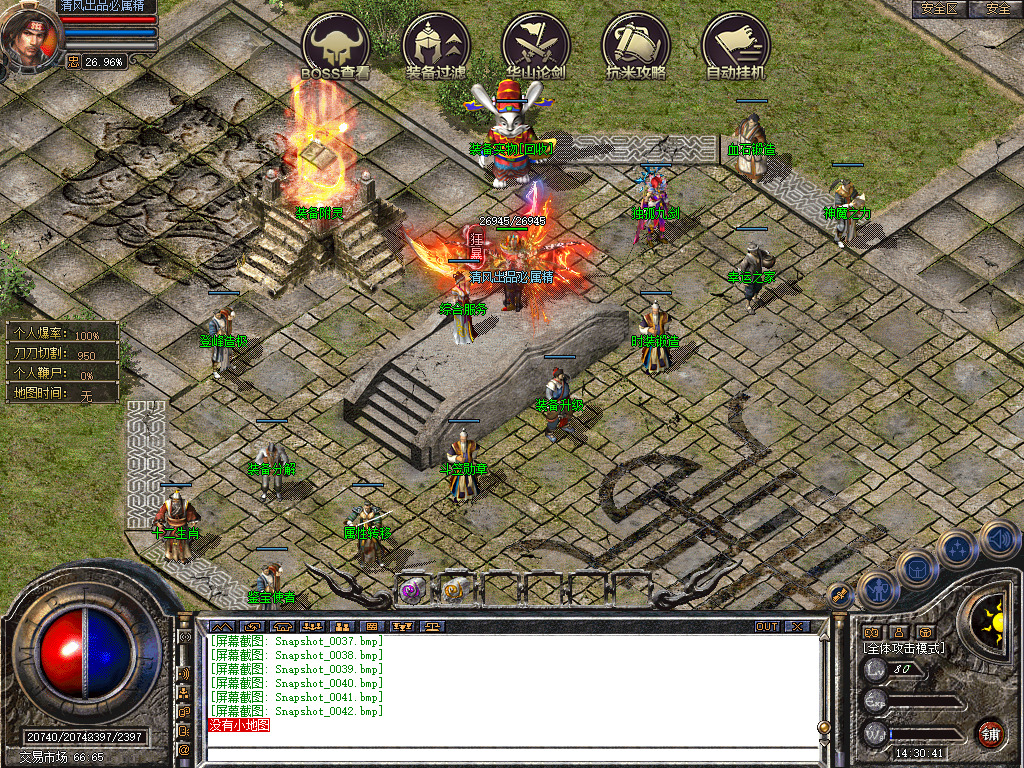This screenshot has width=1024, height=768.
Task: Click the OUT button on chat bar
Action: (767, 627)
